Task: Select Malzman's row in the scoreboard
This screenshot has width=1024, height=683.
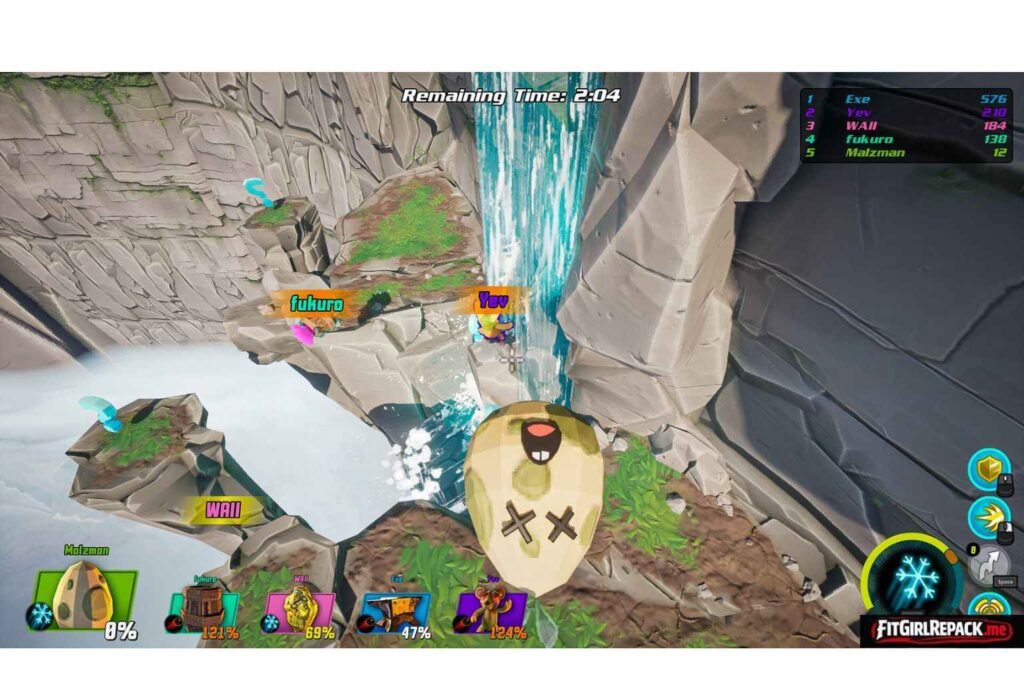Action: [x=907, y=153]
